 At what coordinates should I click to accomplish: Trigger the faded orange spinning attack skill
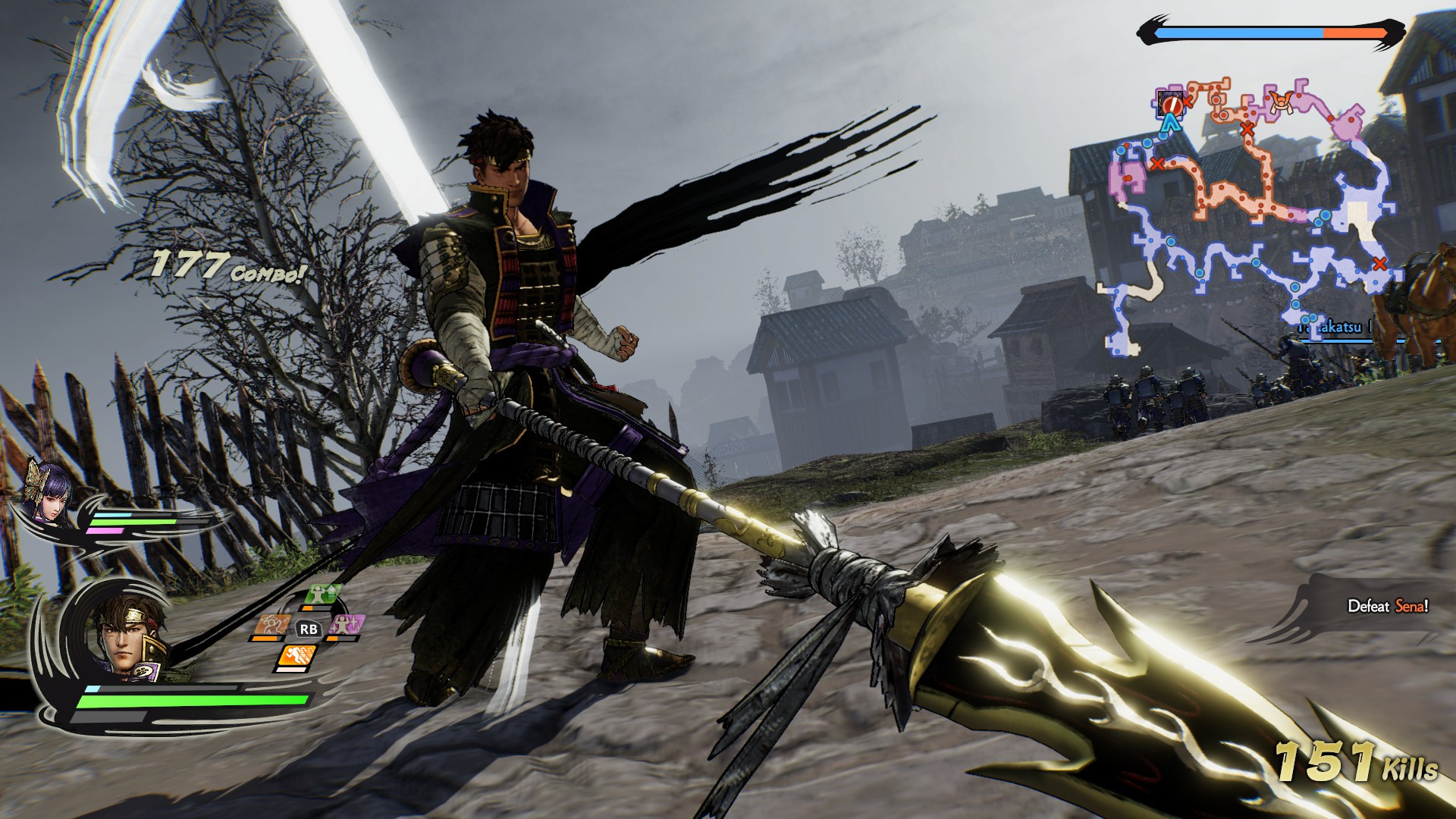tap(271, 625)
